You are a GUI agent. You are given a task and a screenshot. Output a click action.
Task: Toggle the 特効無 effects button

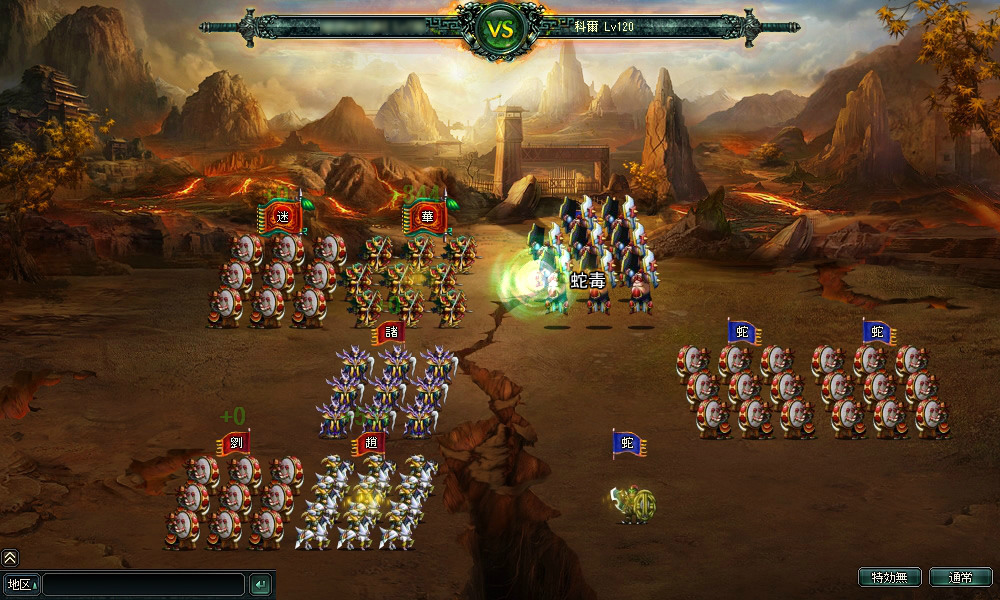pos(889,577)
